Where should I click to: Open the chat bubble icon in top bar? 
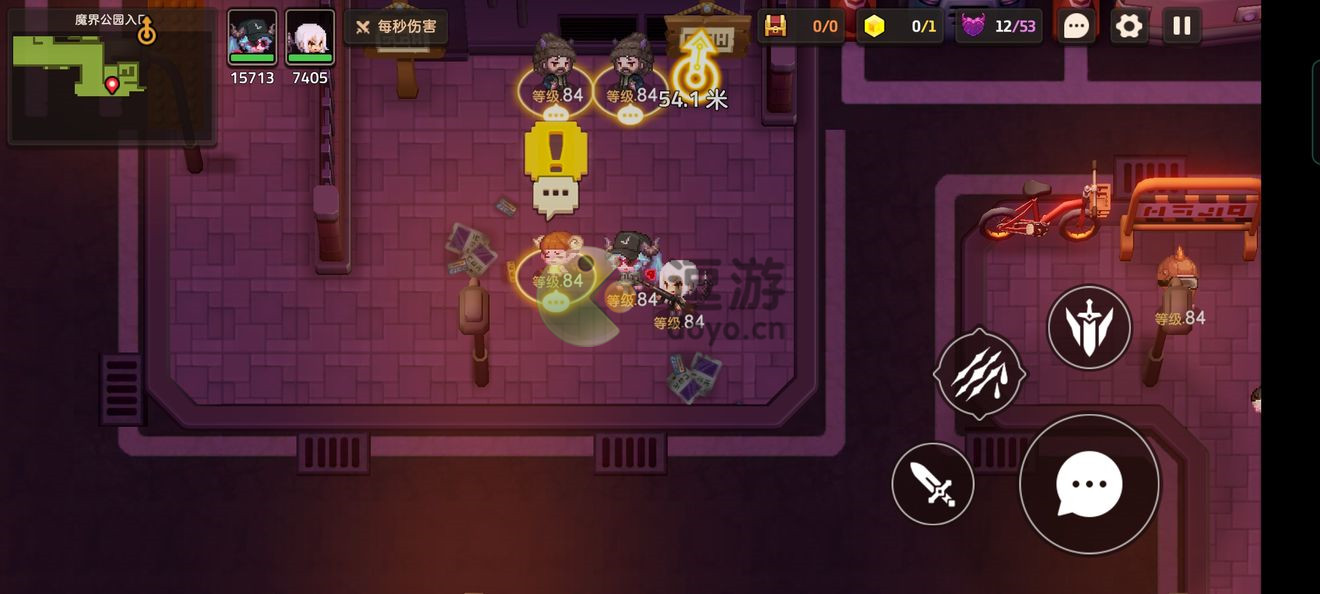[x=1076, y=26]
